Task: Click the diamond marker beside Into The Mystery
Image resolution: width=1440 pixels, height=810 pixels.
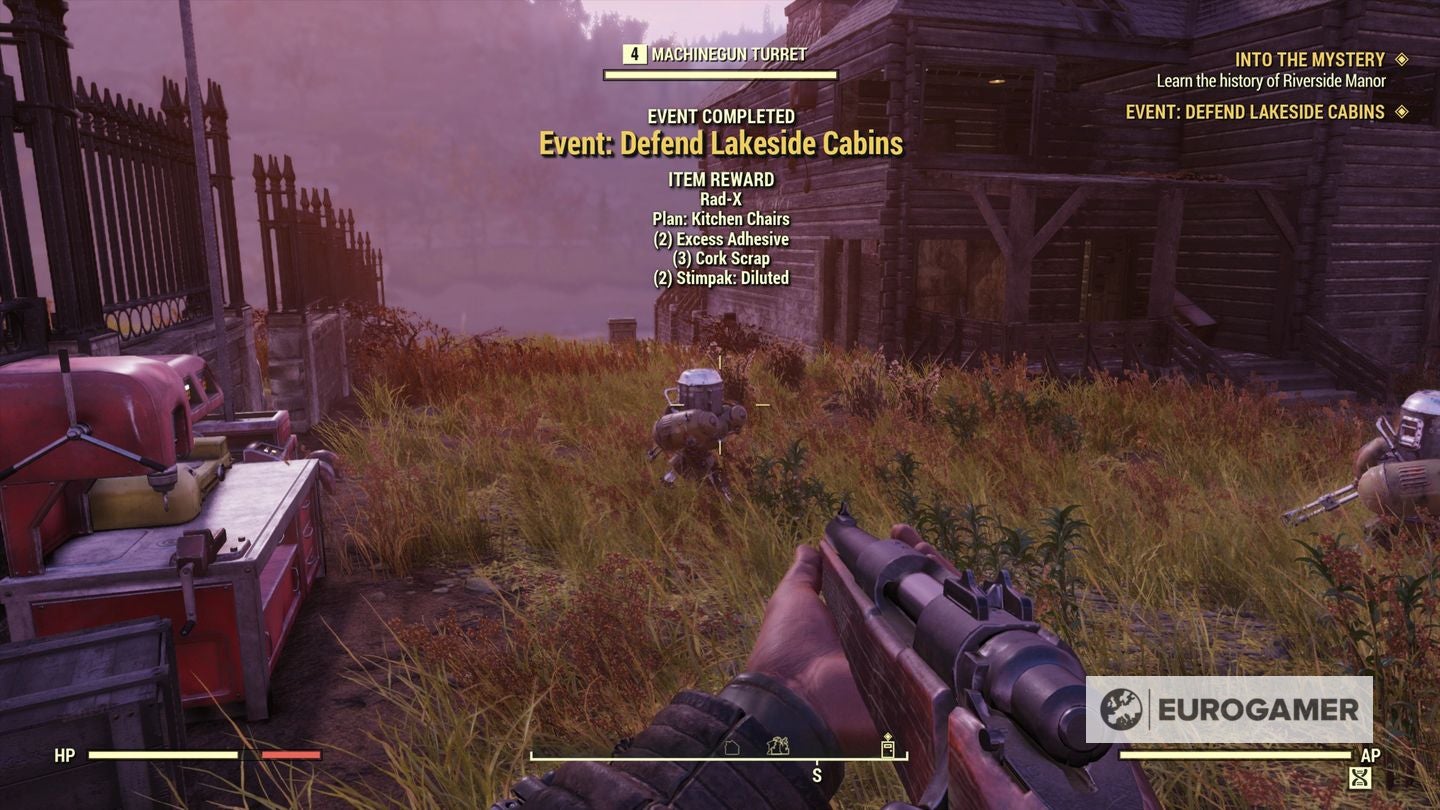Action: pyautogui.click(x=1403, y=60)
